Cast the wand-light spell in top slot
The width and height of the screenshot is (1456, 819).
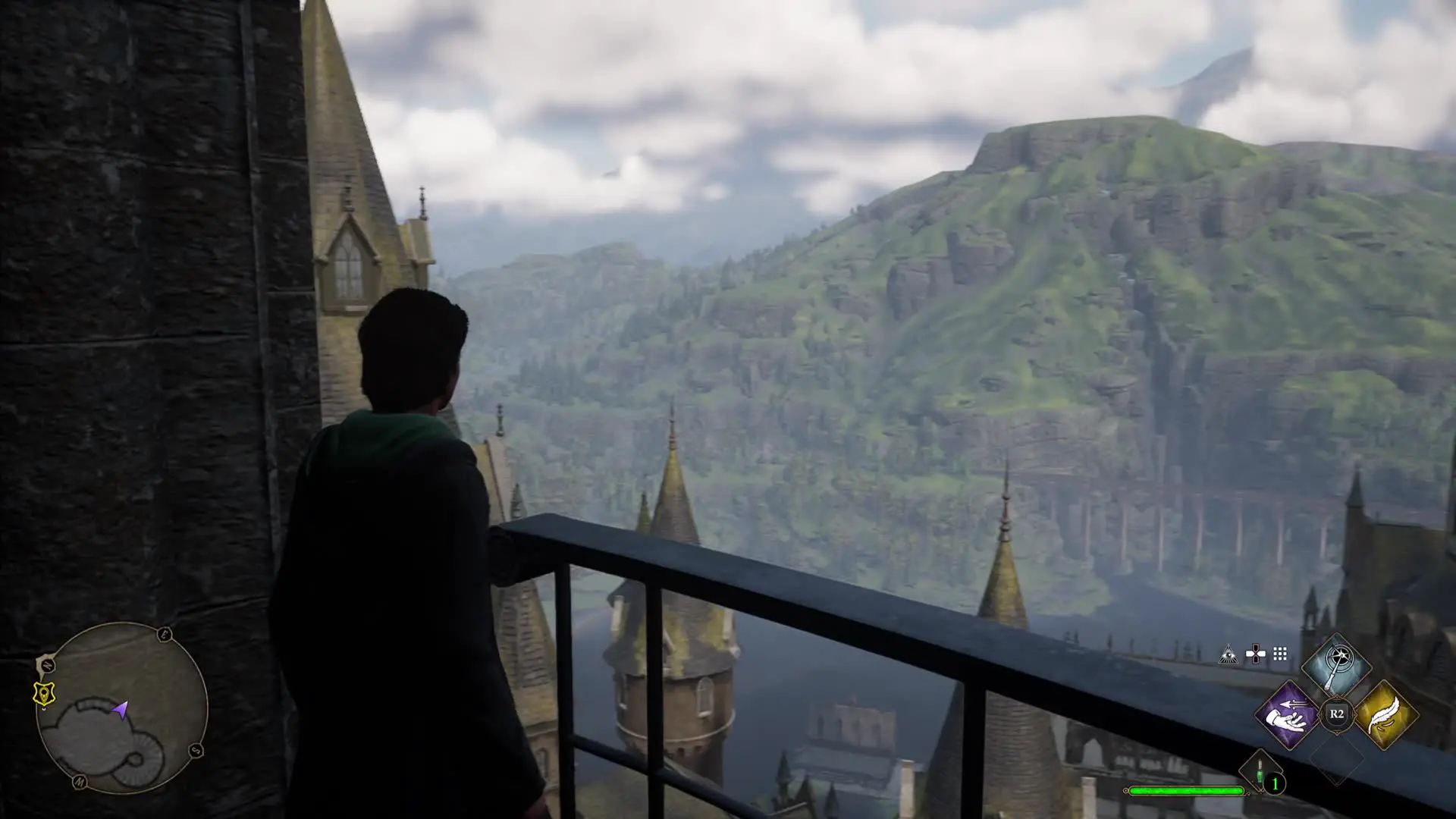[x=1336, y=665]
